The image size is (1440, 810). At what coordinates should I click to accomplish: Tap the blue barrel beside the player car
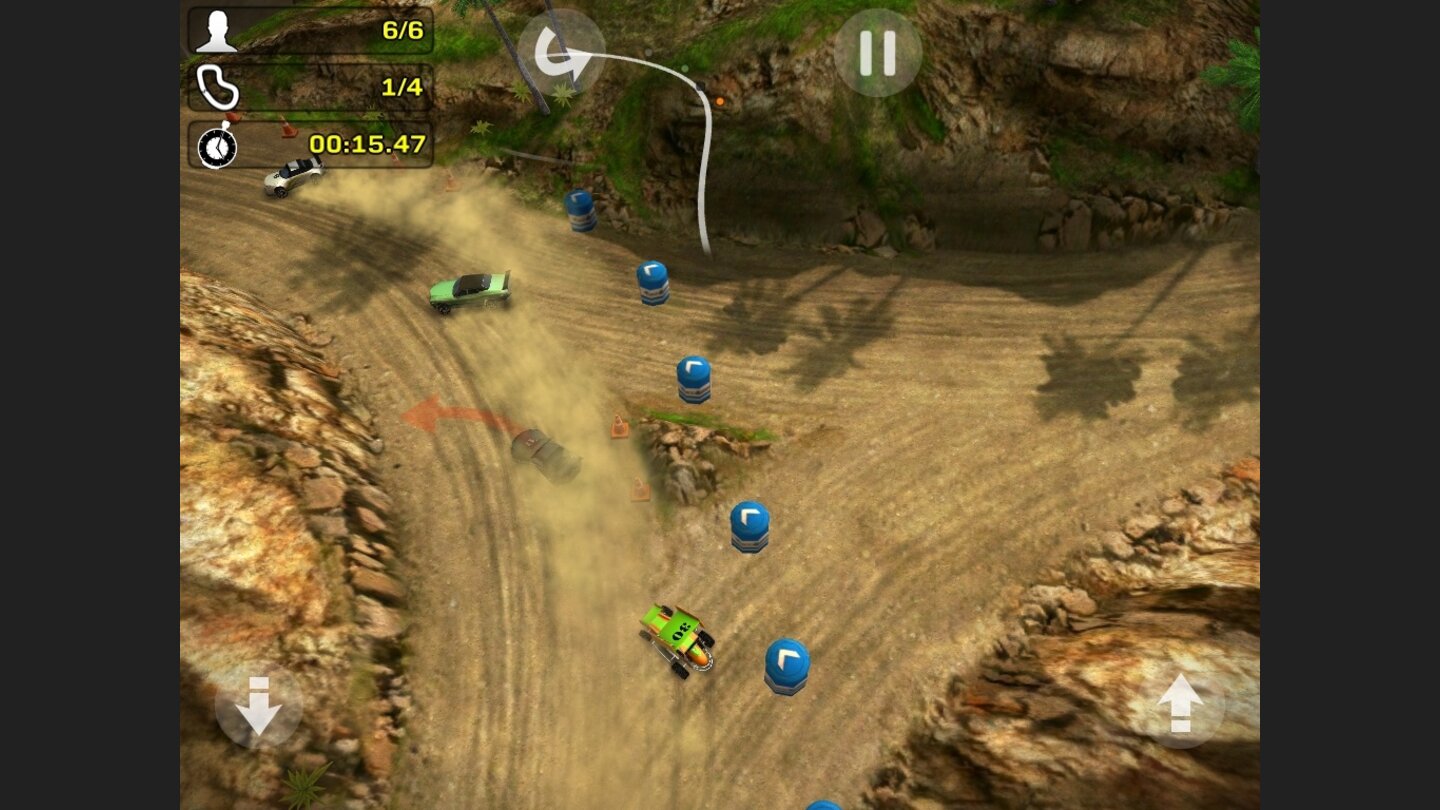coord(785,662)
